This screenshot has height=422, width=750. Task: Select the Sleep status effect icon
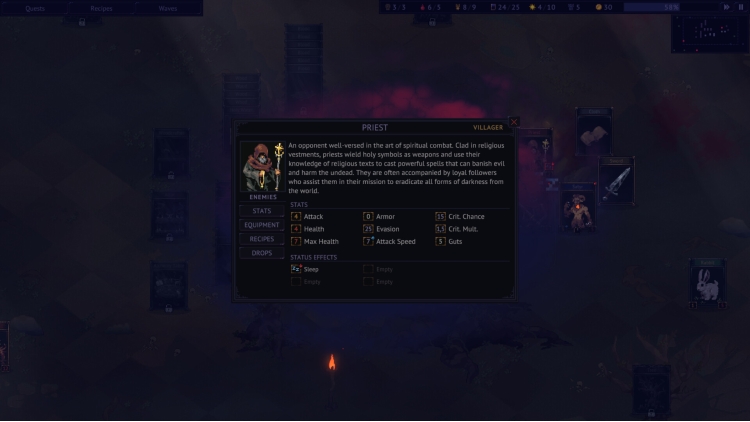[x=296, y=269]
